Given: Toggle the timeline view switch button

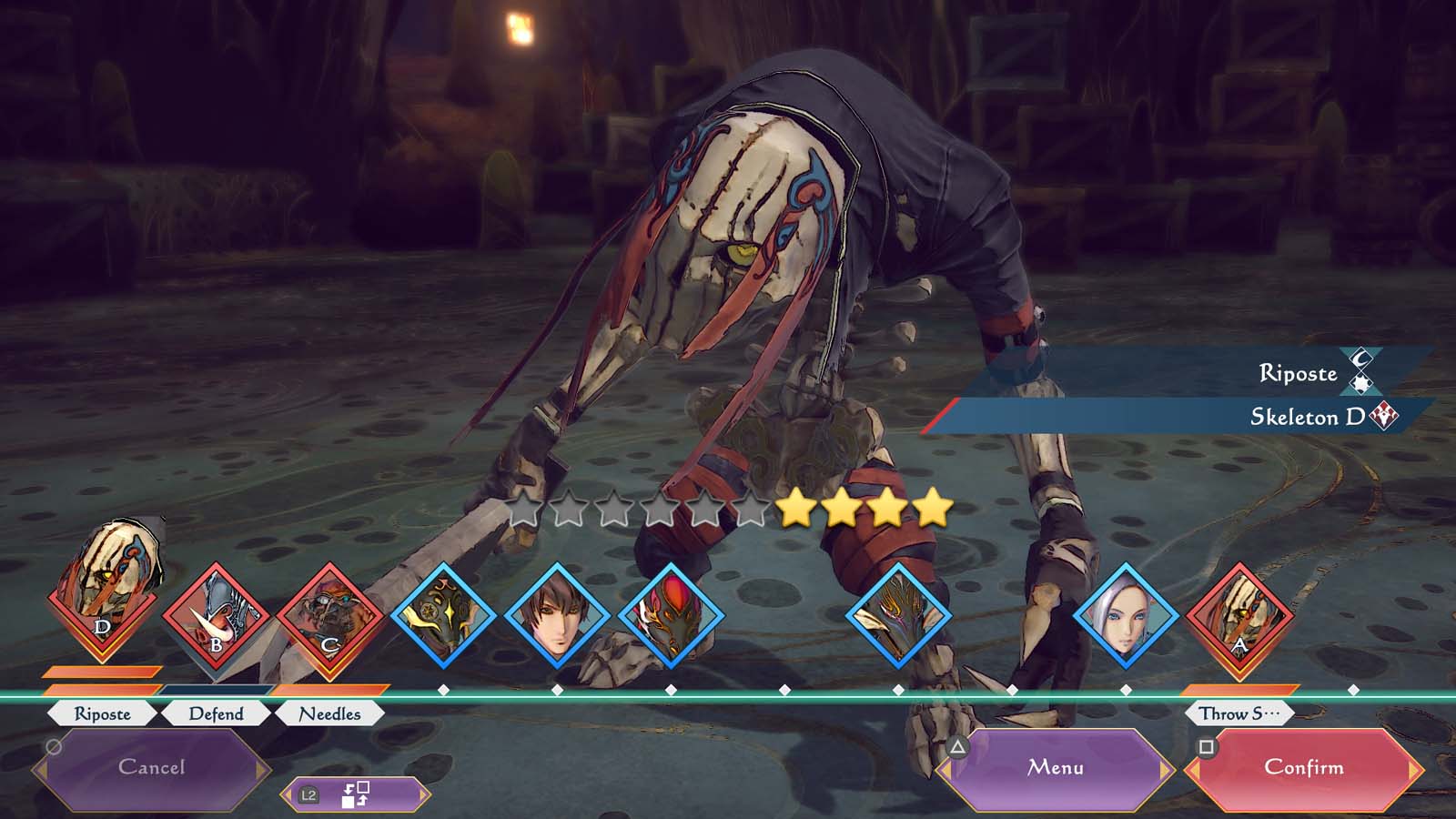Looking at the screenshot, I should coord(355,794).
